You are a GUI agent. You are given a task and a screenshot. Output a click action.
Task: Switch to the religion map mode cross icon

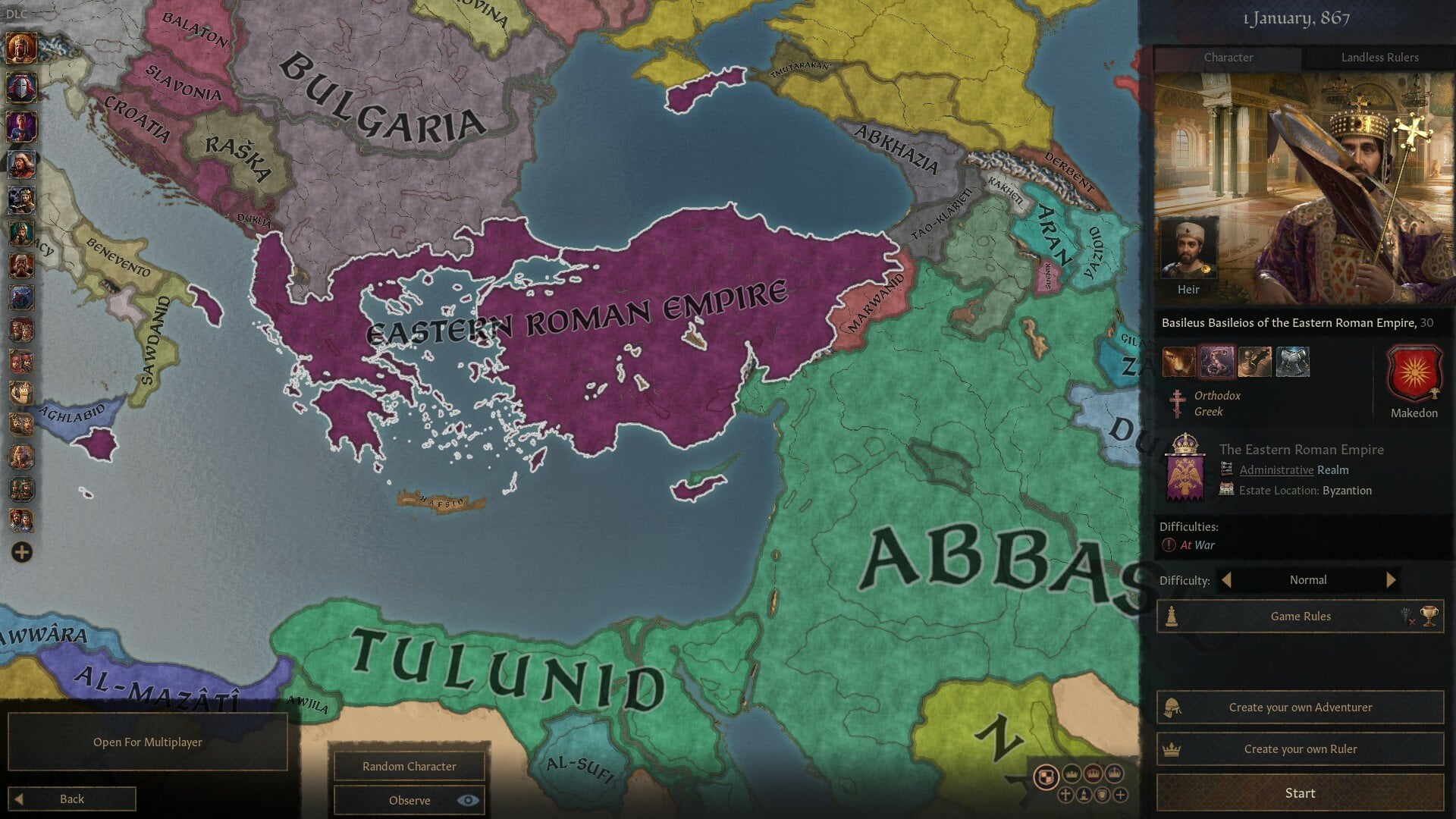[1065, 795]
